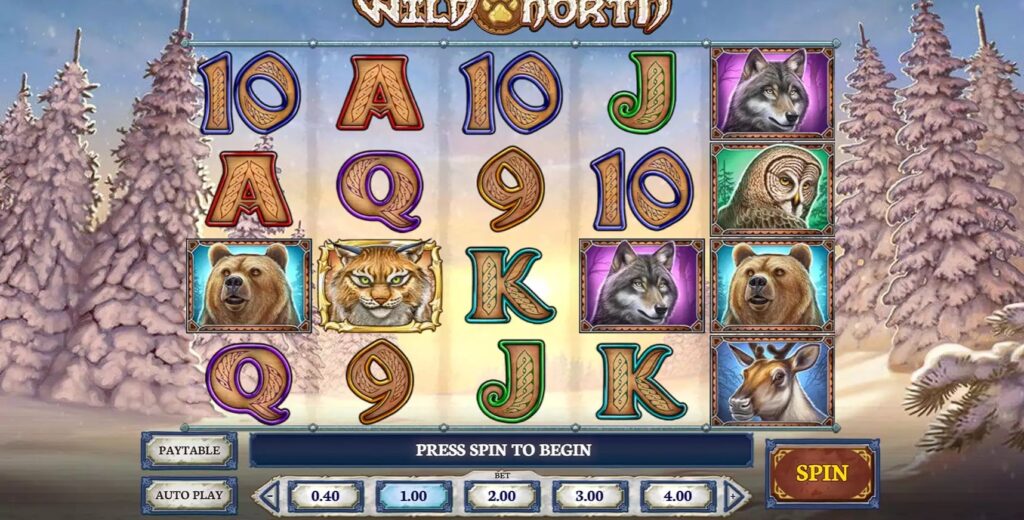Choose the 1.00 bet value
Screen dimensions: 1024x520
(x=413, y=496)
